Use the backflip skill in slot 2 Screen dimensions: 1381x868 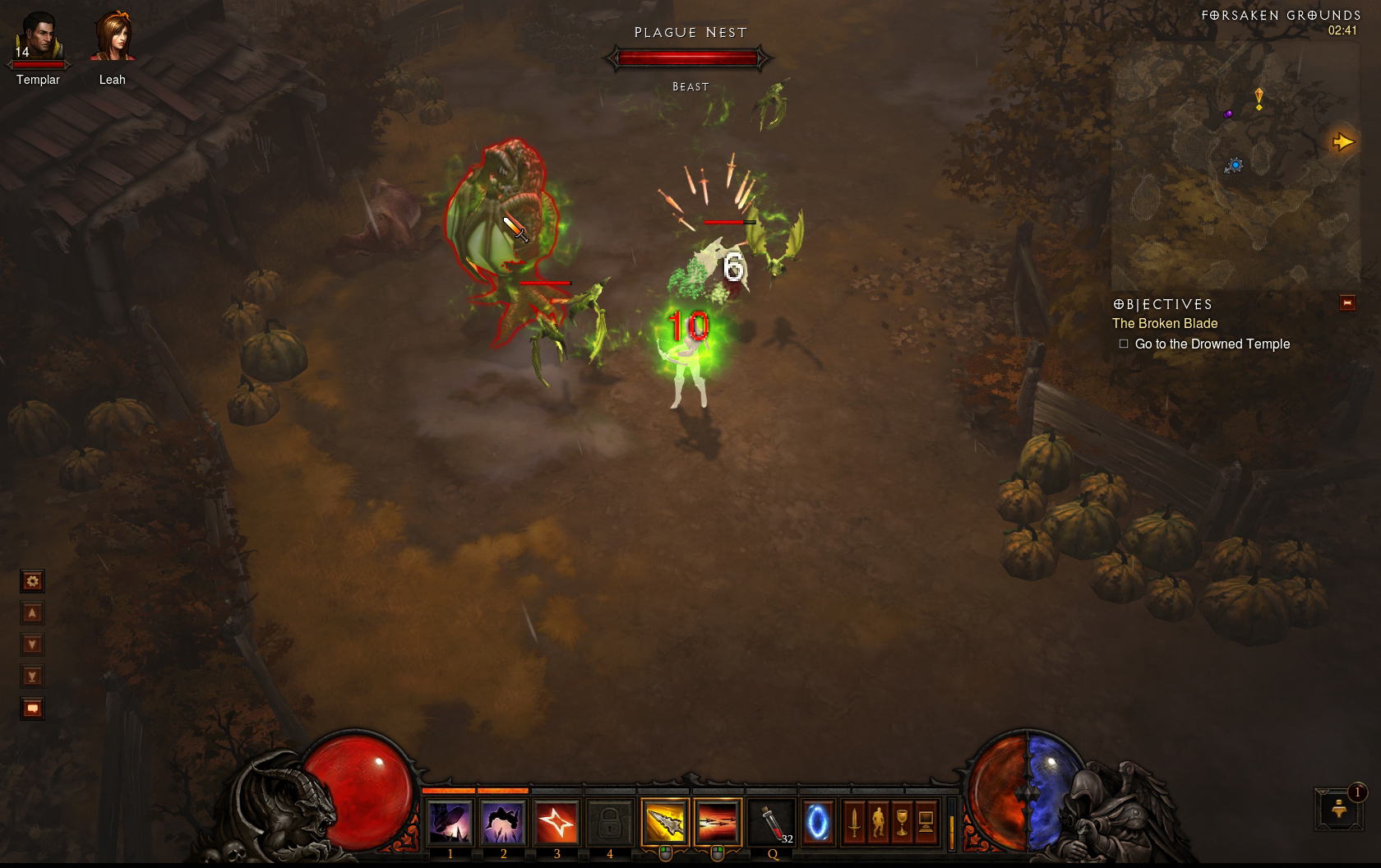(x=503, y=822)
